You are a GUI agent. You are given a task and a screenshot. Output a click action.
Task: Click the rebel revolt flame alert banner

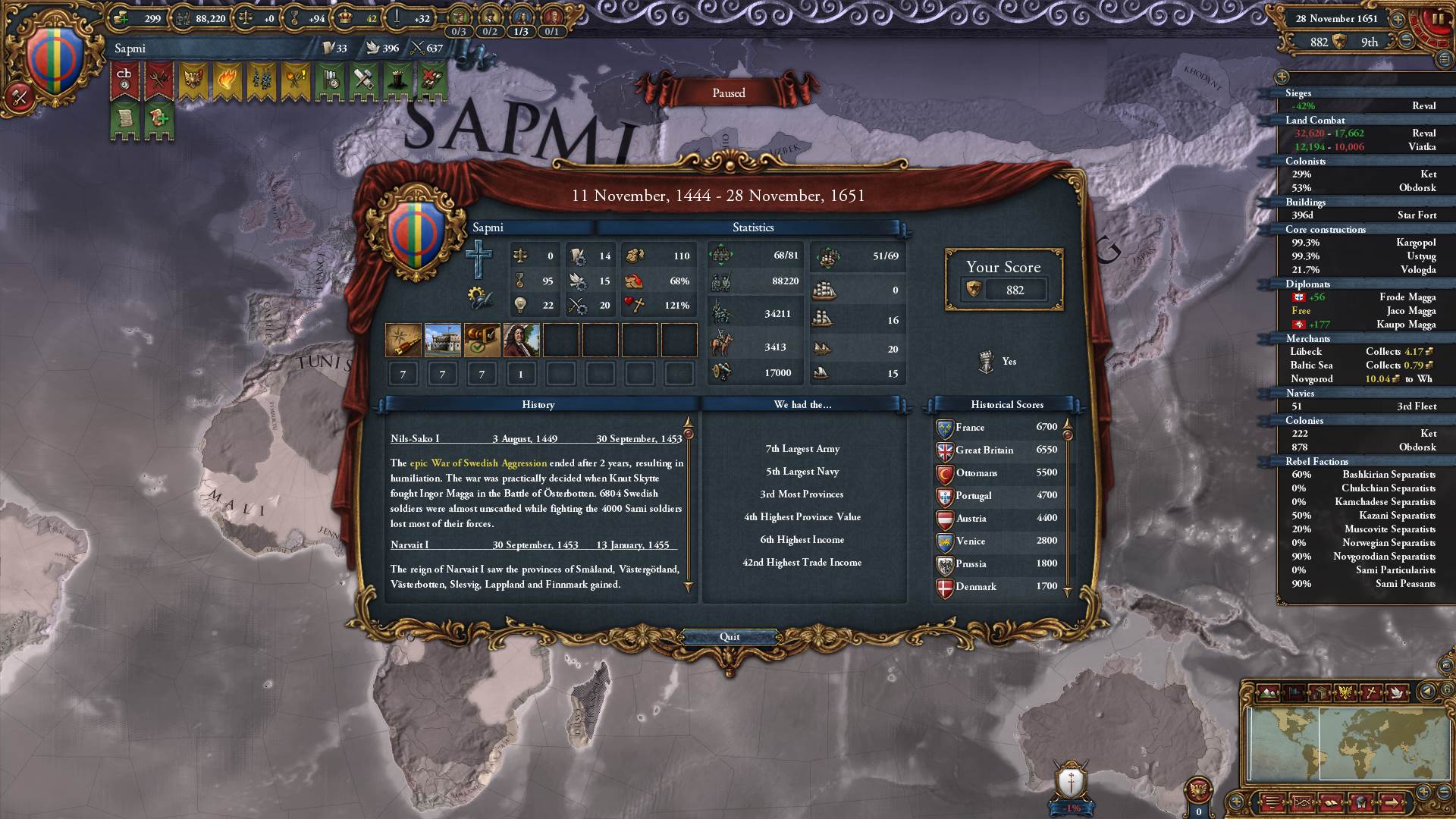pos(227,78)
